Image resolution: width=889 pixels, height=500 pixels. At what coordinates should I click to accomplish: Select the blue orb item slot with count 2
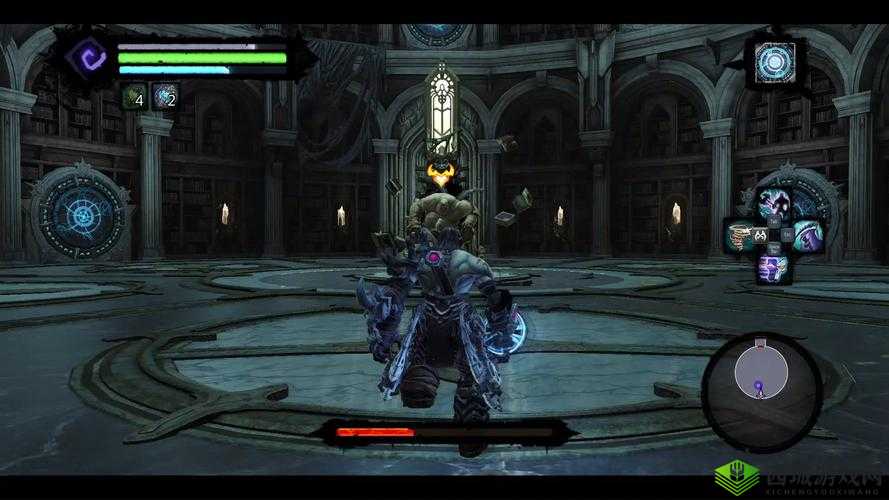(x=165, y=96)
